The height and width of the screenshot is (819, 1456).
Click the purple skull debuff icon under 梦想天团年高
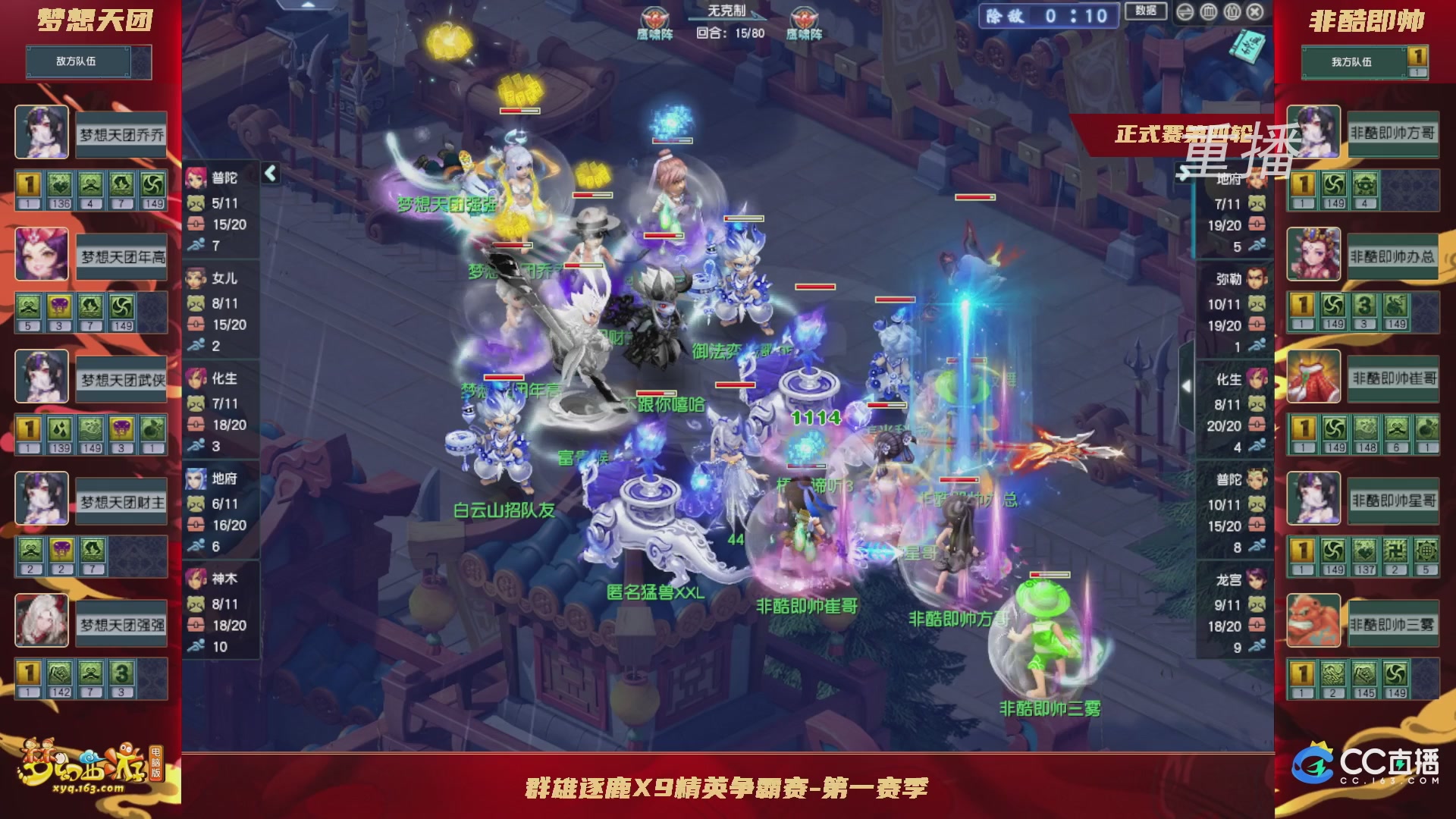(x=59, y=307)
